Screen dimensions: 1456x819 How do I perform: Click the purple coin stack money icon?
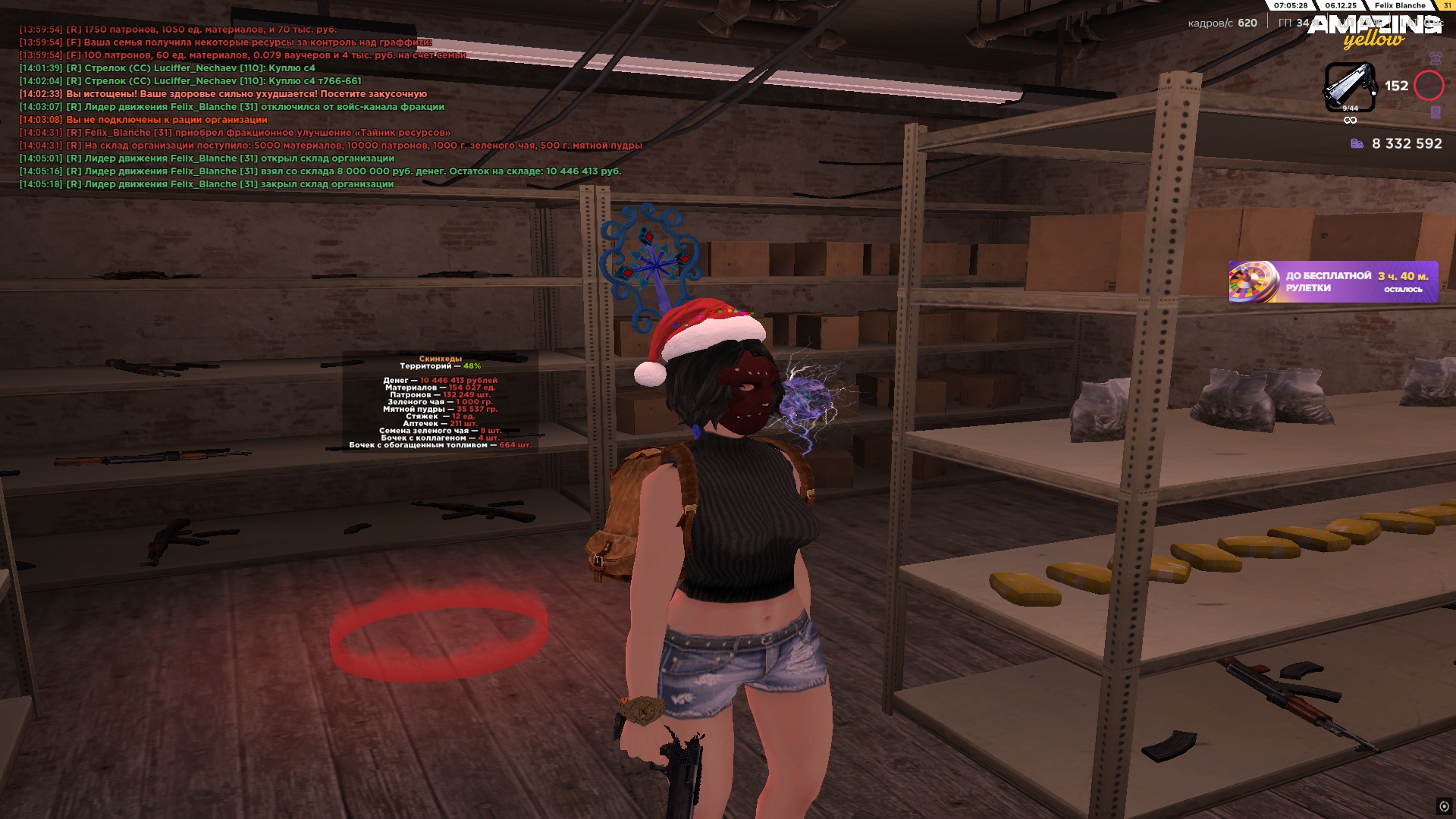(x=1357, y=143)
